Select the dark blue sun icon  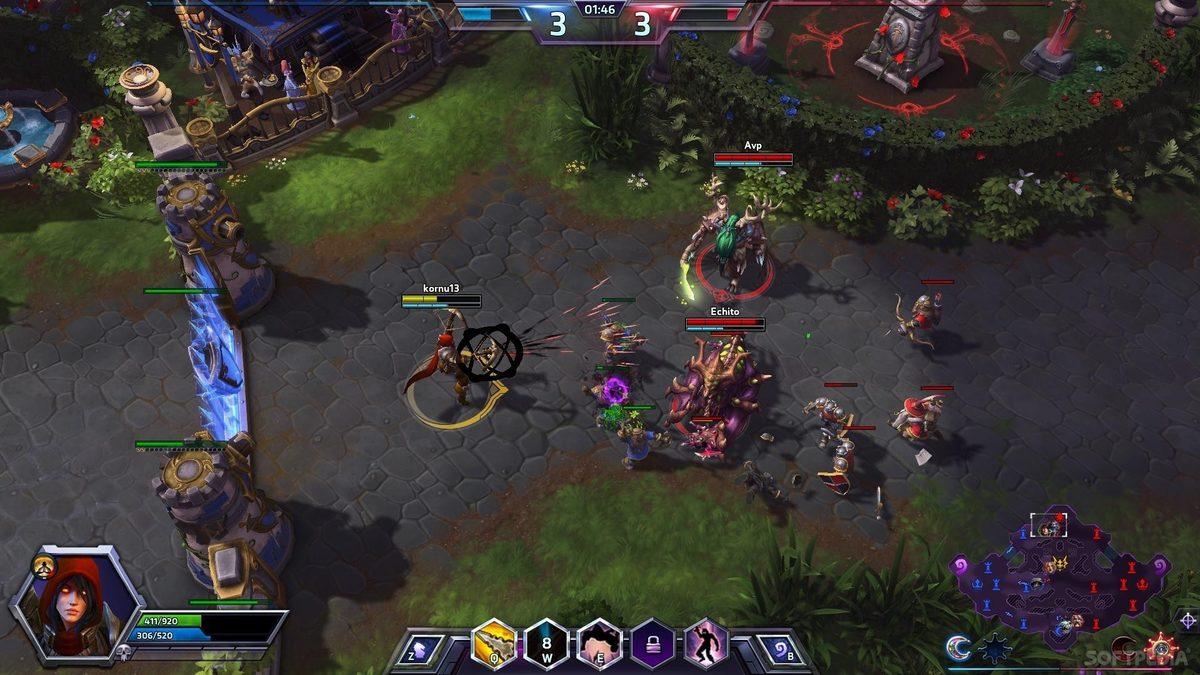[995, 649]
